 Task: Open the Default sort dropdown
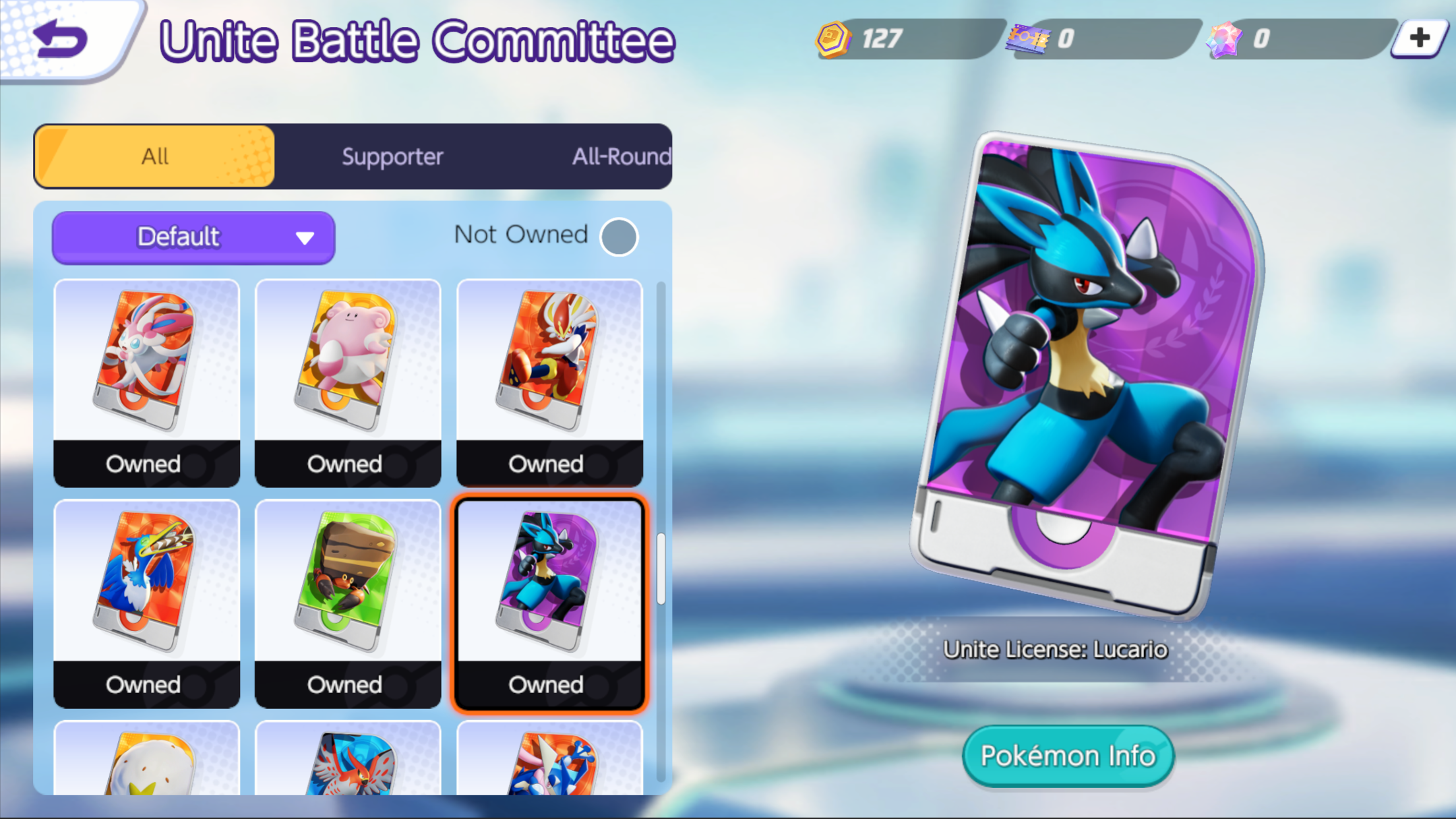pyautogui.click(x=193, y=237)
